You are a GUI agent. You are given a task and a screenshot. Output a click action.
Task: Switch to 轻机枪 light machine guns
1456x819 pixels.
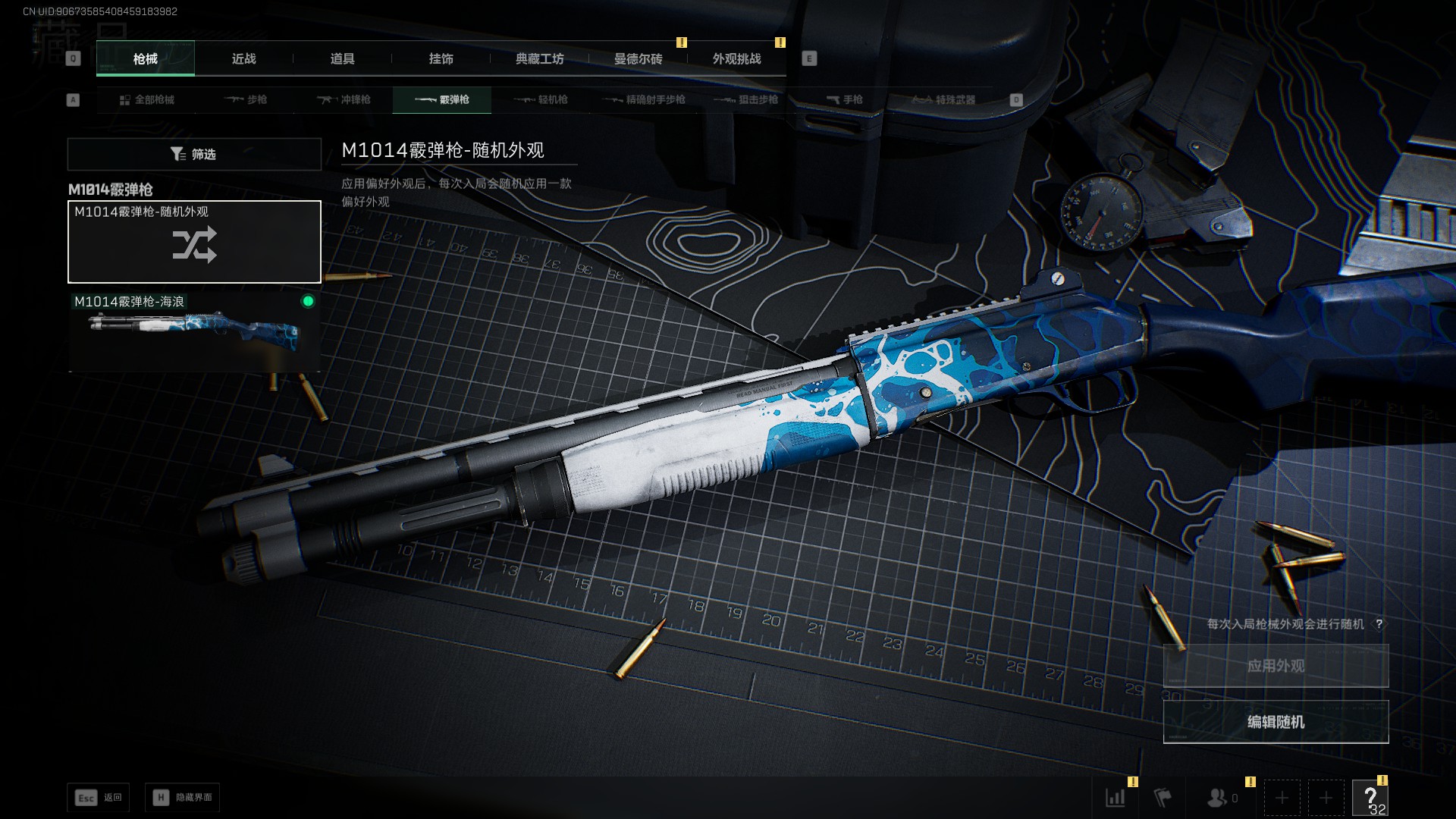(541, 99)
